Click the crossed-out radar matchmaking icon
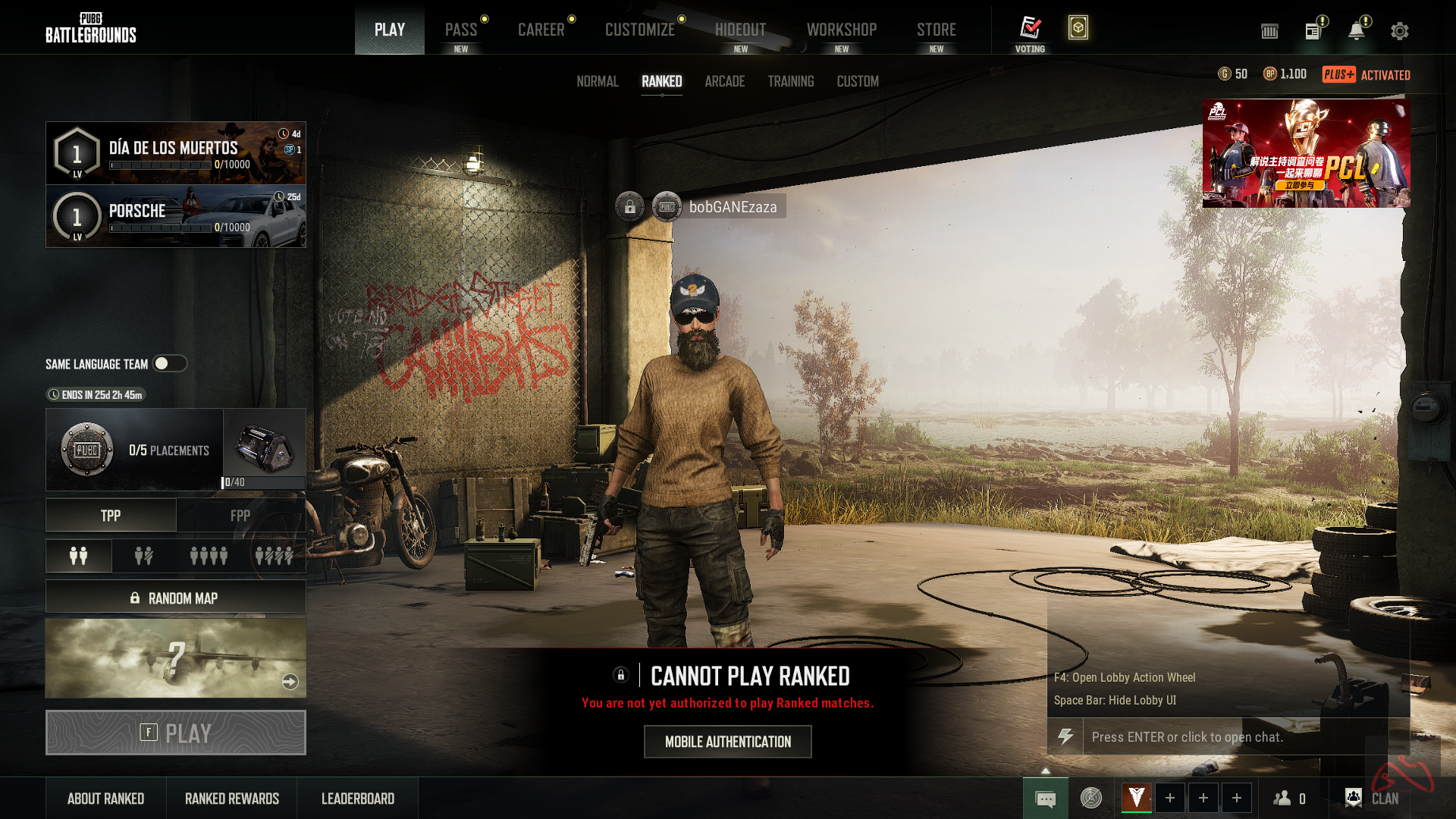Viewport: 1456px width, 819px height. 1092,798
